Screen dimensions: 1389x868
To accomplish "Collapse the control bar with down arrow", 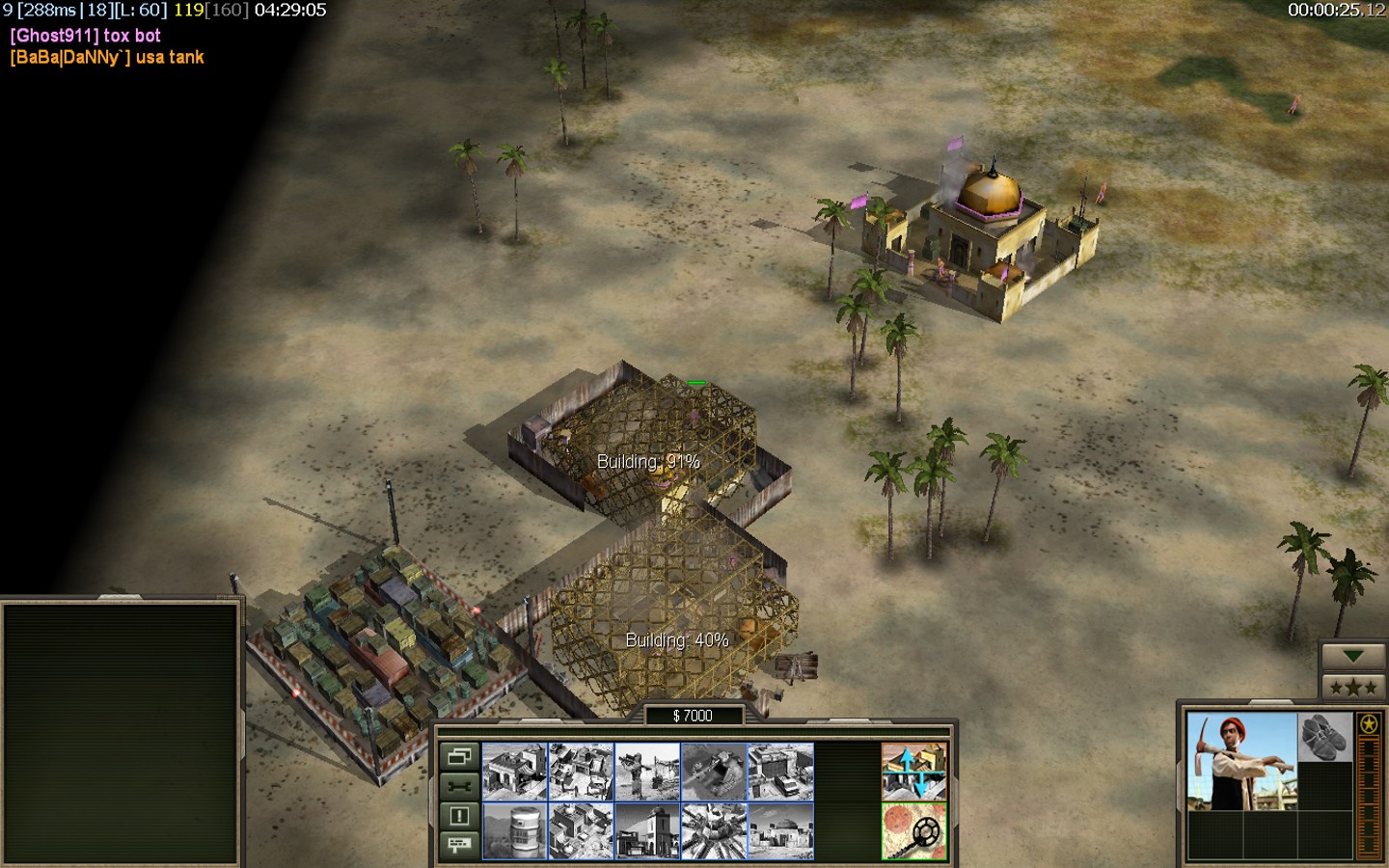I will [x=1352, y=657].
